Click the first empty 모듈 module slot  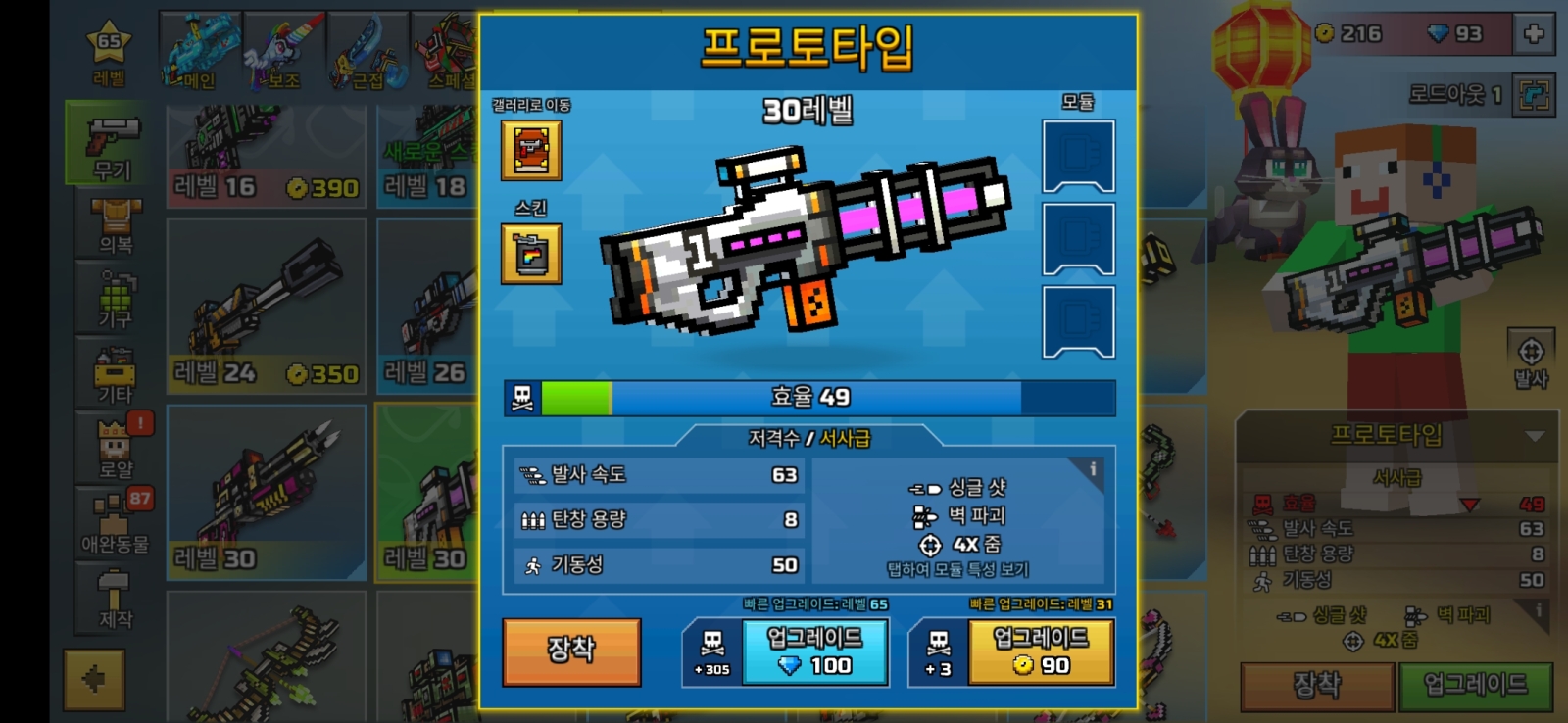1078,157
